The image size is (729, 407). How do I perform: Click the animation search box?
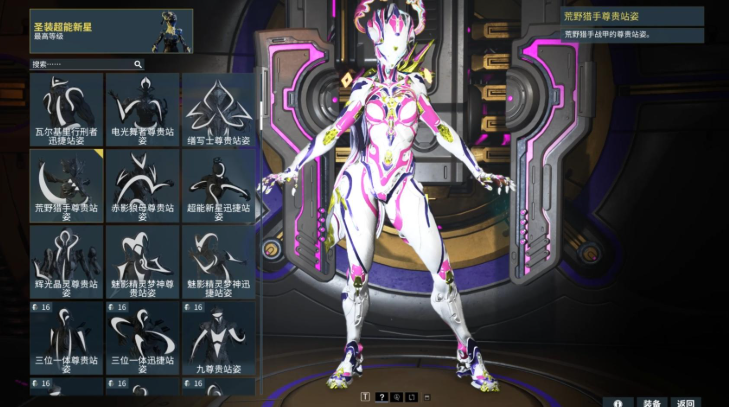coord(80,64)
